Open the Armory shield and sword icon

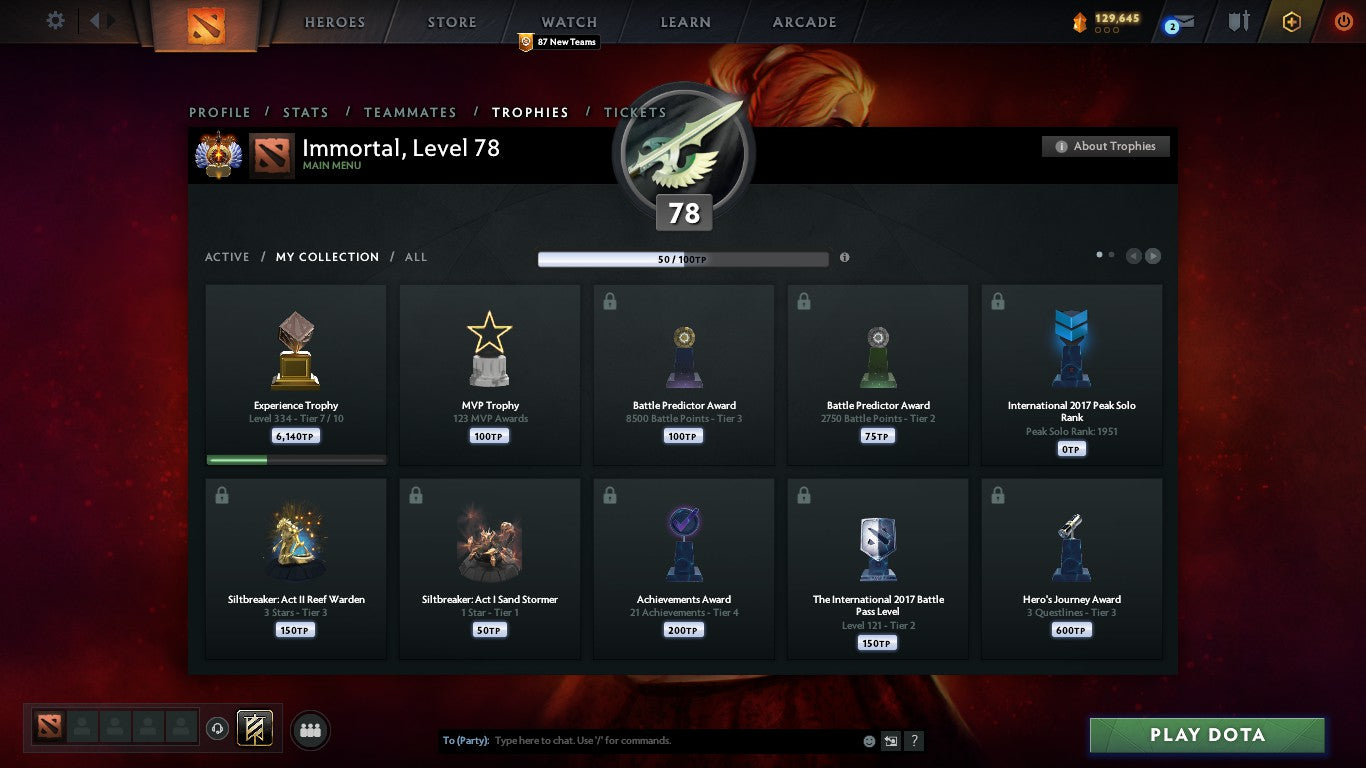pos(1237,22)
